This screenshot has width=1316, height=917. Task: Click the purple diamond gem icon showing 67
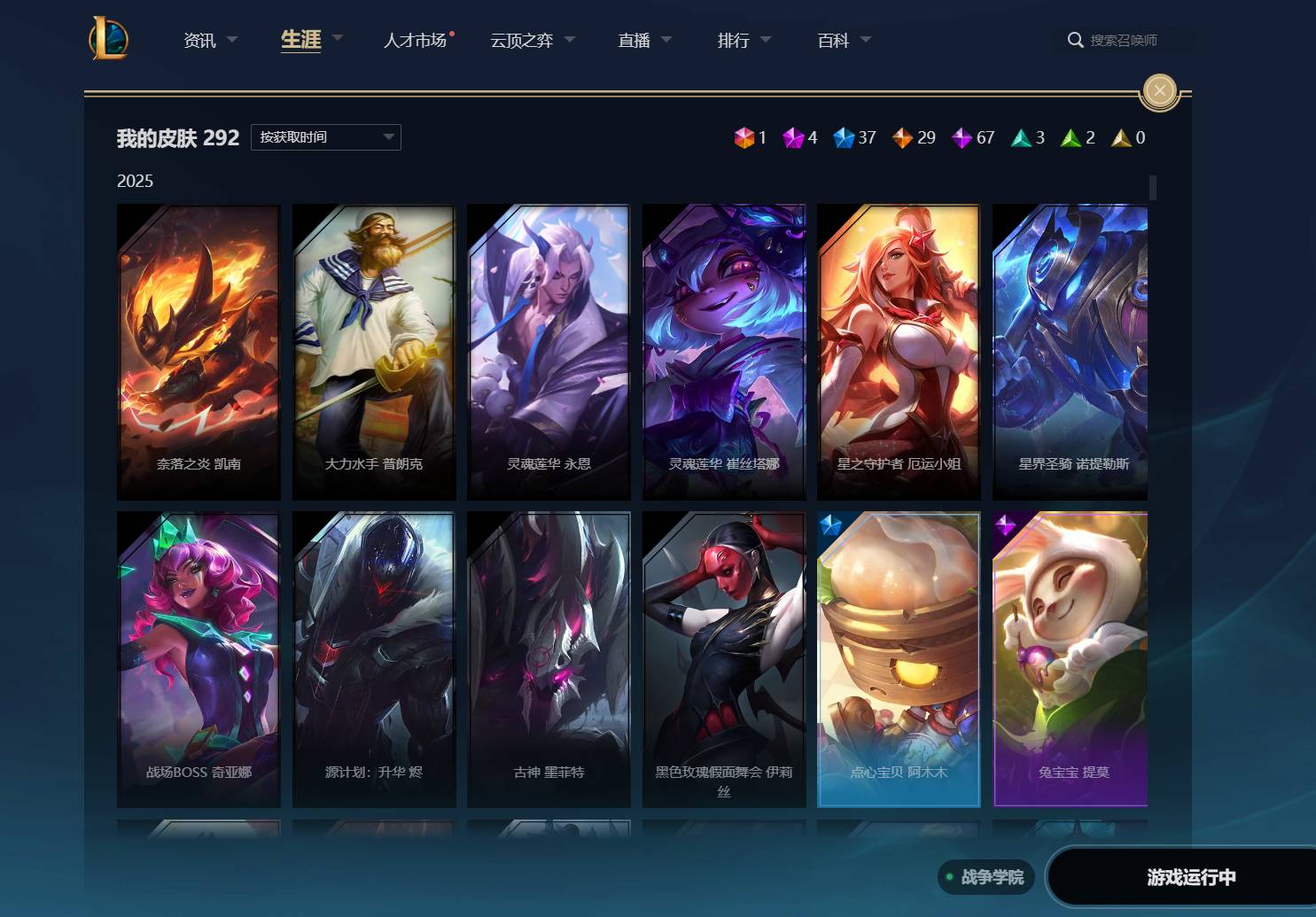(x=962, y=138)
